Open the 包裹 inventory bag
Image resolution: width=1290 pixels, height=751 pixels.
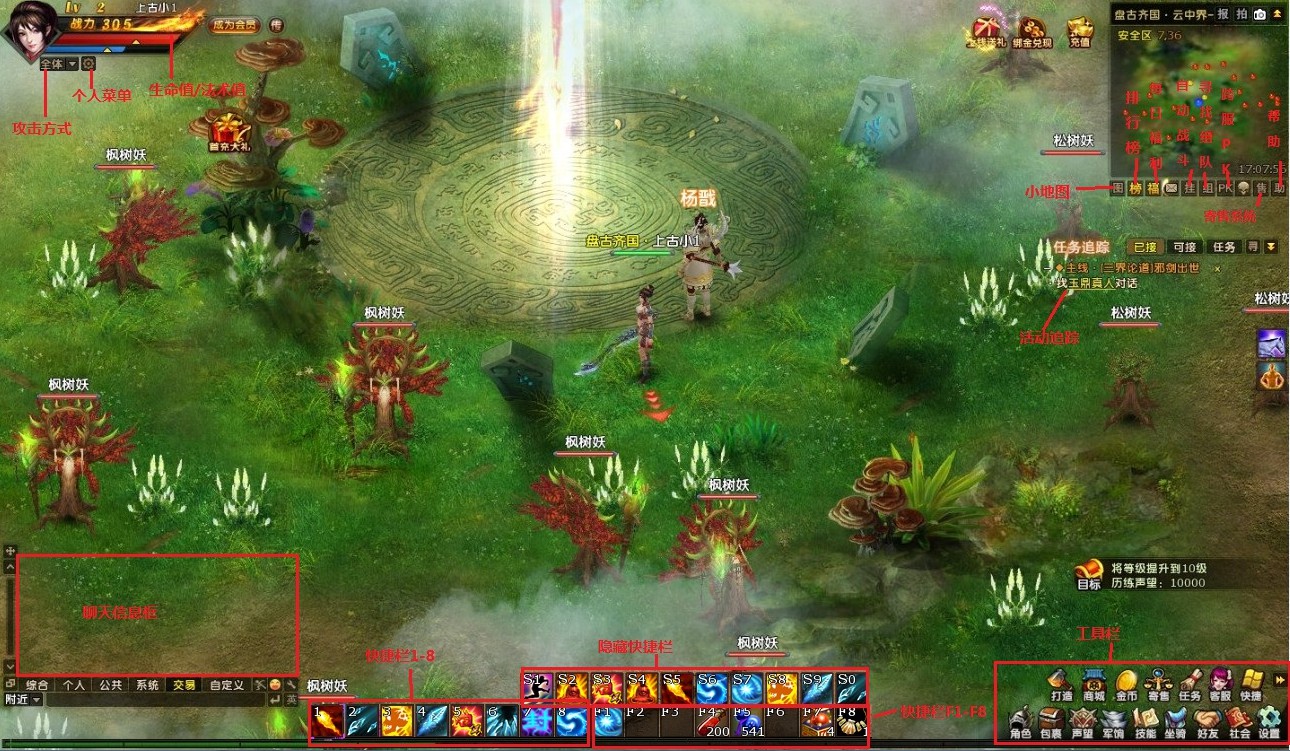[1051, 721]
